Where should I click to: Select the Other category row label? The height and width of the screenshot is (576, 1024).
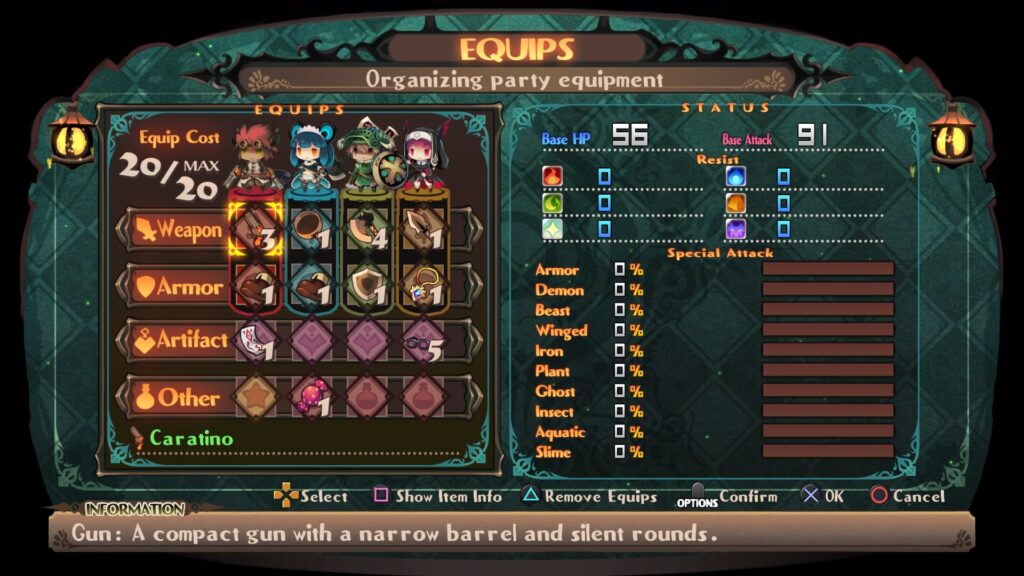(176, 397)
